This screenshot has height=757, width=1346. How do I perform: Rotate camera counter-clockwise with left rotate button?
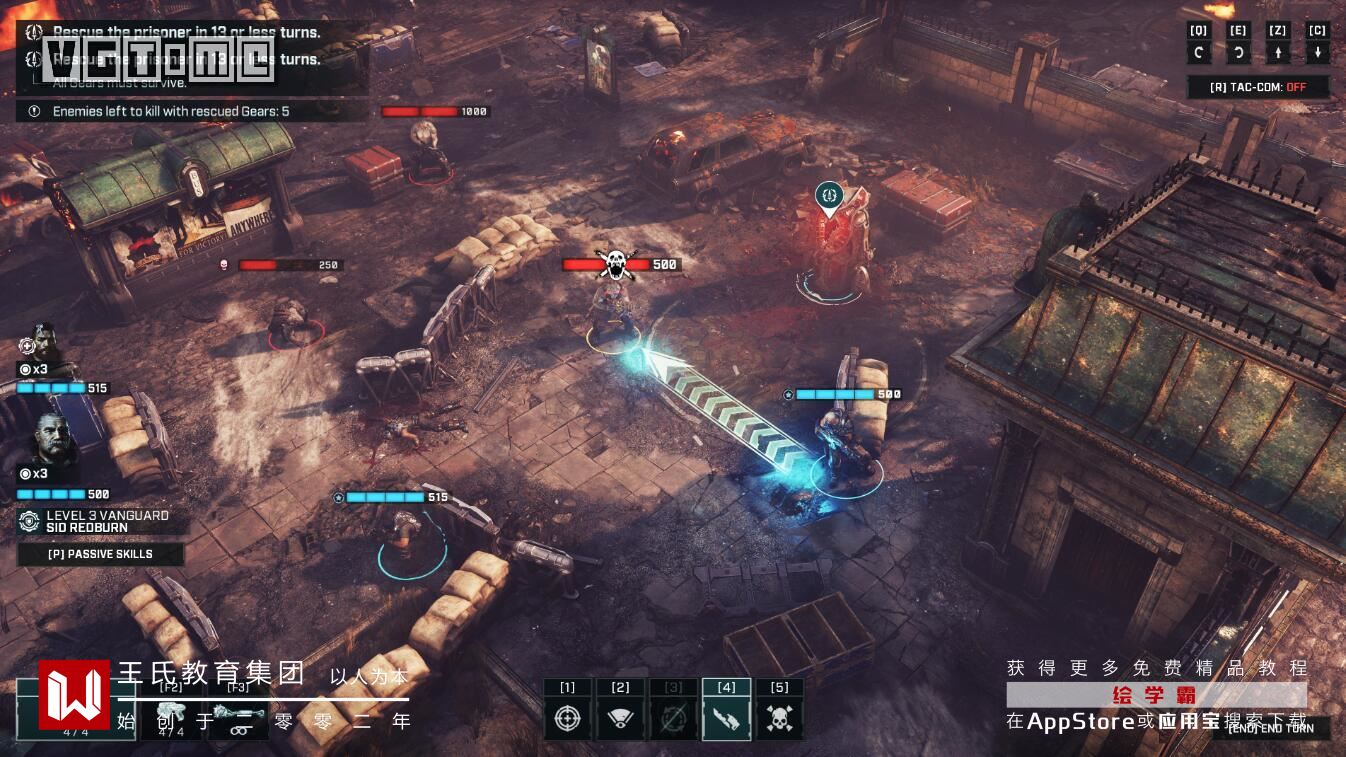1198,53
